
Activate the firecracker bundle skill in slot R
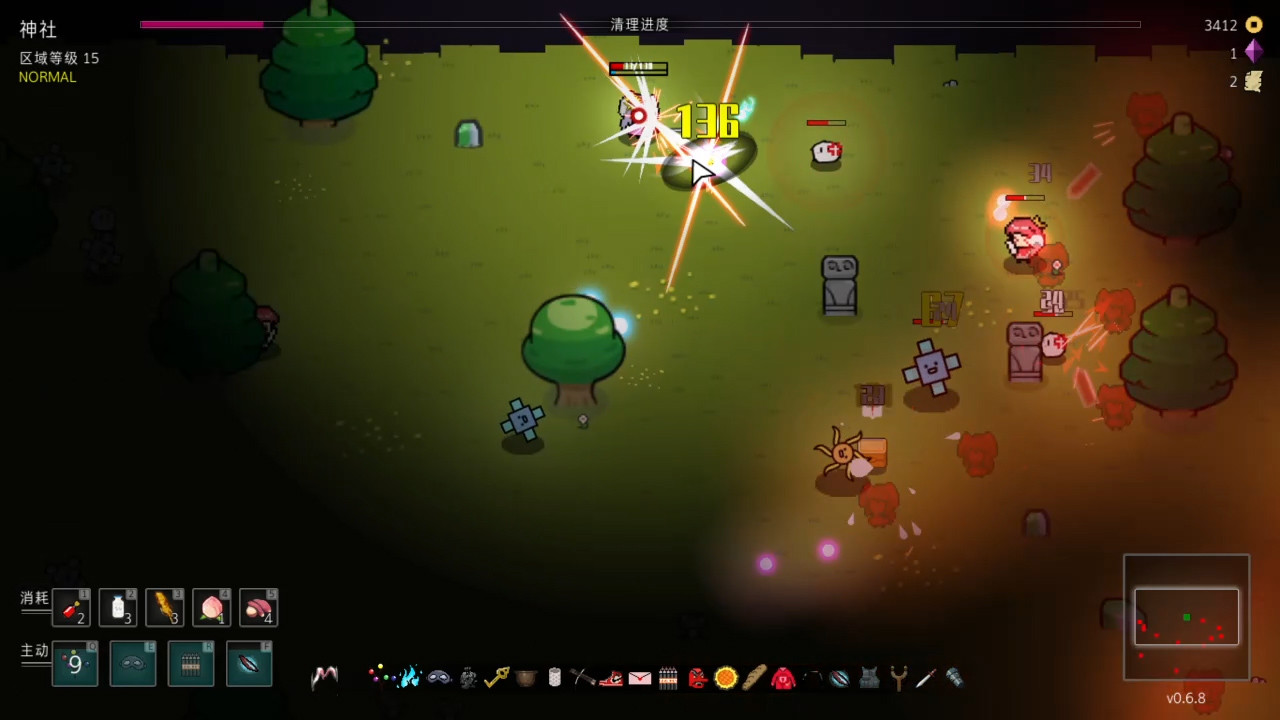pos(191,664)
